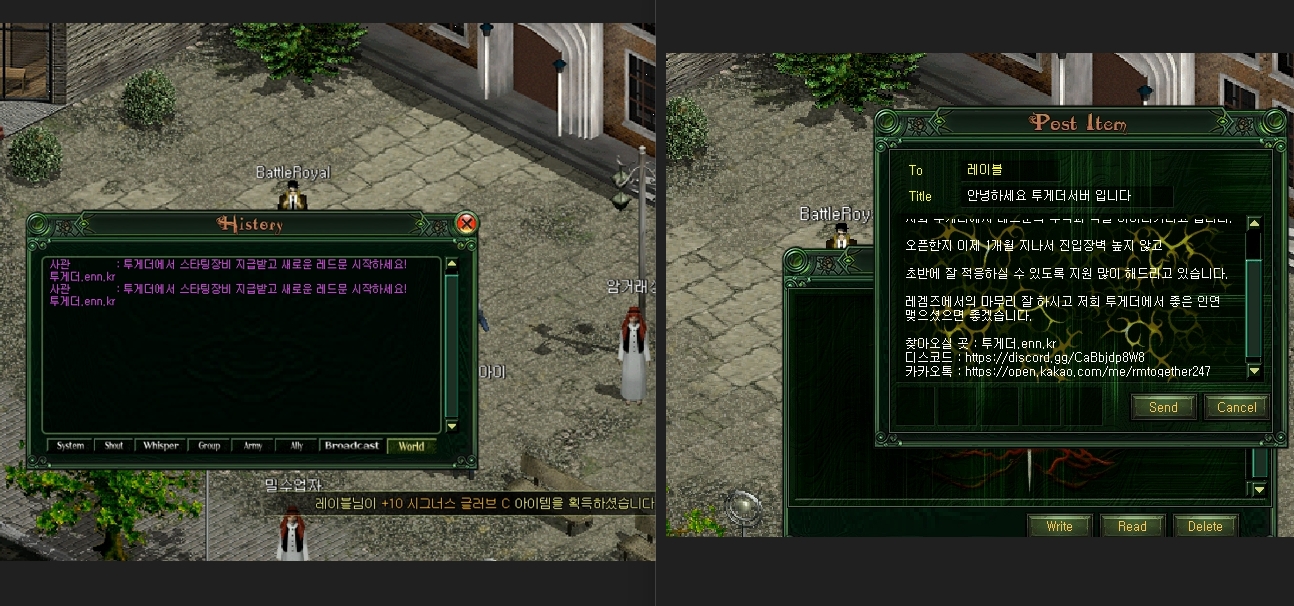1294x606 pixels.
Task: Switch to the Army chat tab
Action: point(253,446)
